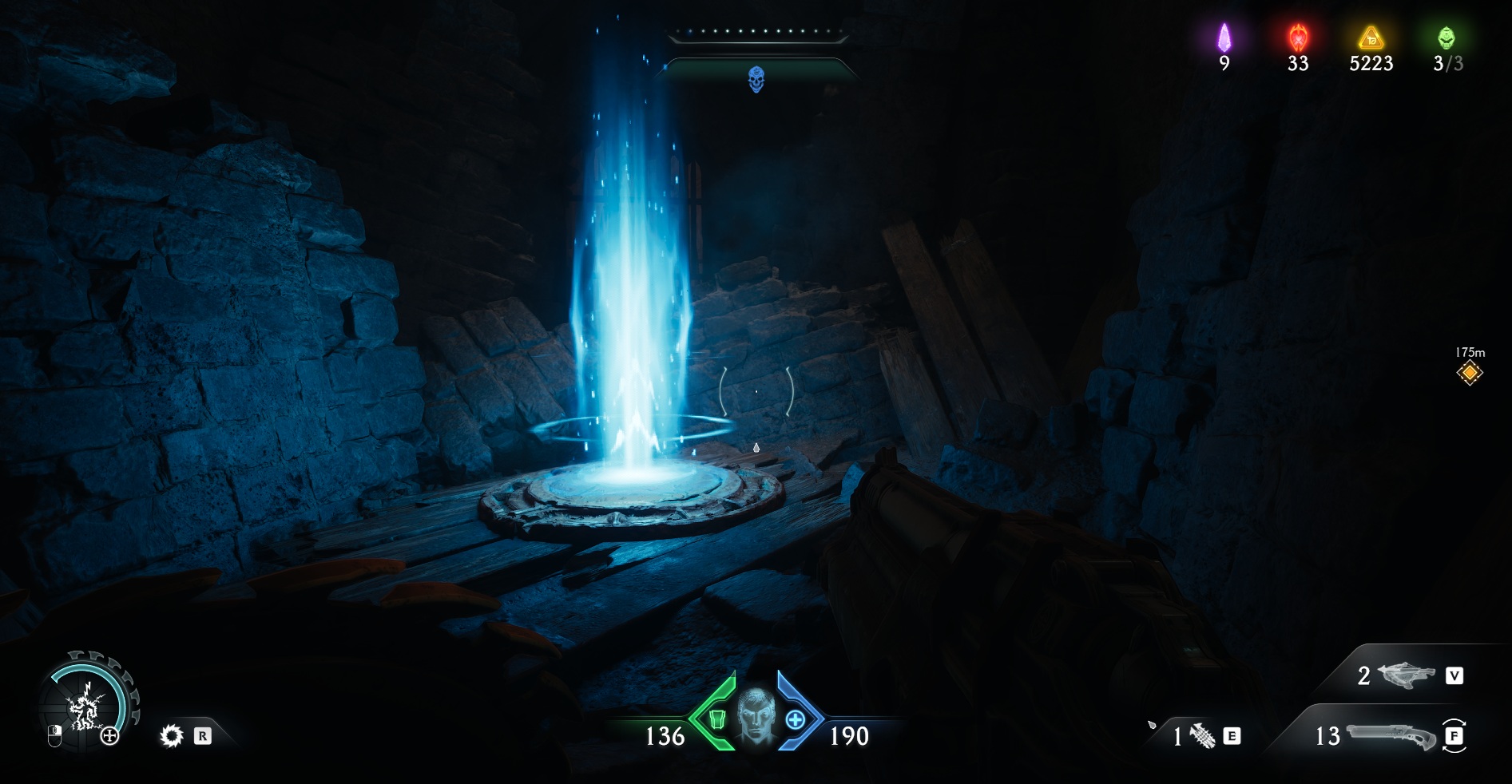
Task: Activate the spinning sawblade ability icon
Action: tap(171, 735)
